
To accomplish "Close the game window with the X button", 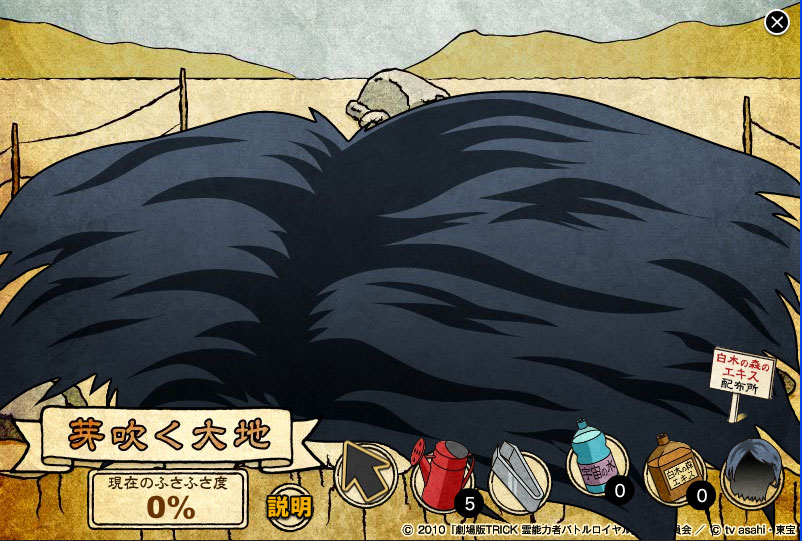I will pos(777,22).
